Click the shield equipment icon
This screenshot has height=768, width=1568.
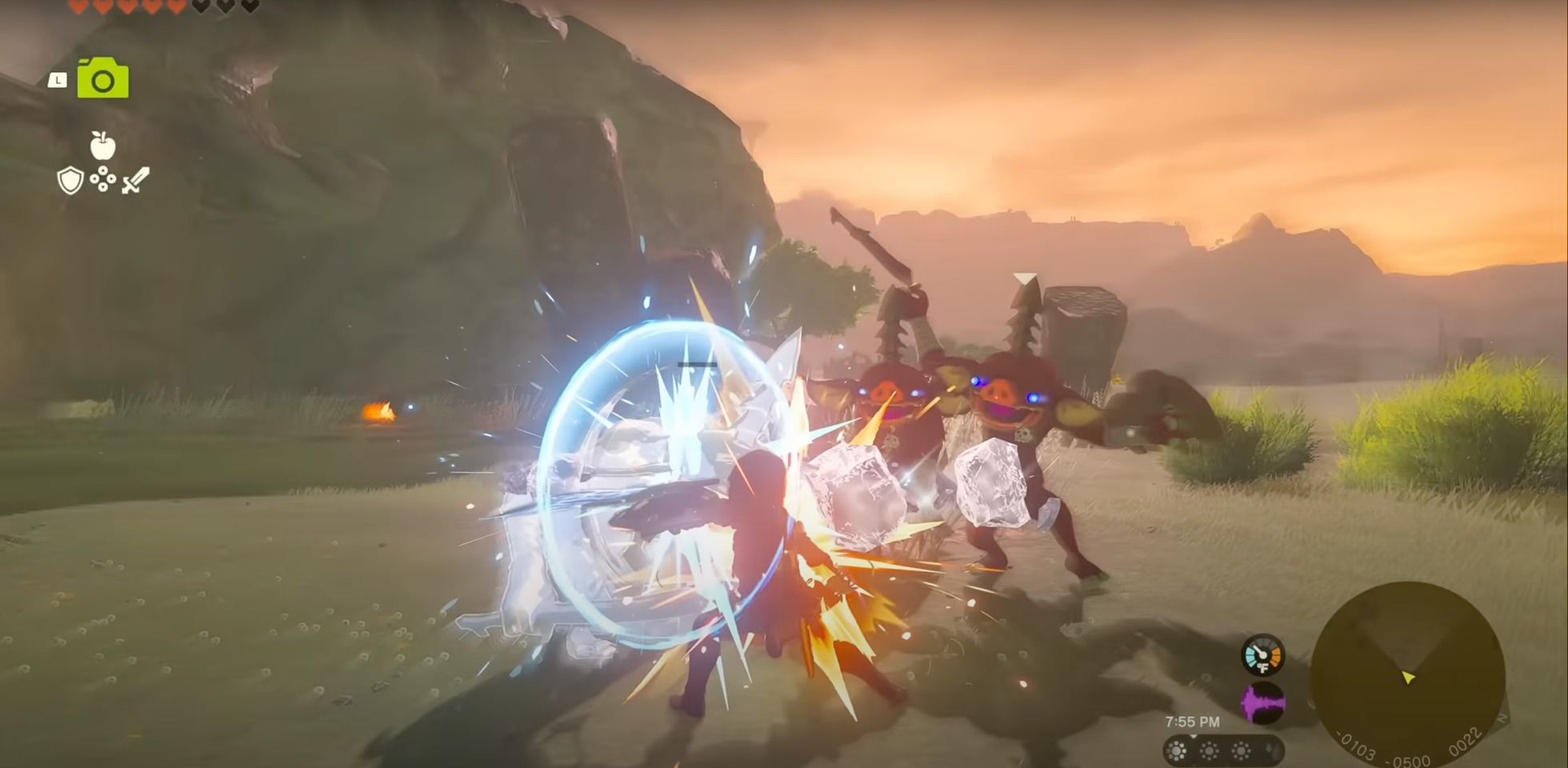tap(70, 180)
